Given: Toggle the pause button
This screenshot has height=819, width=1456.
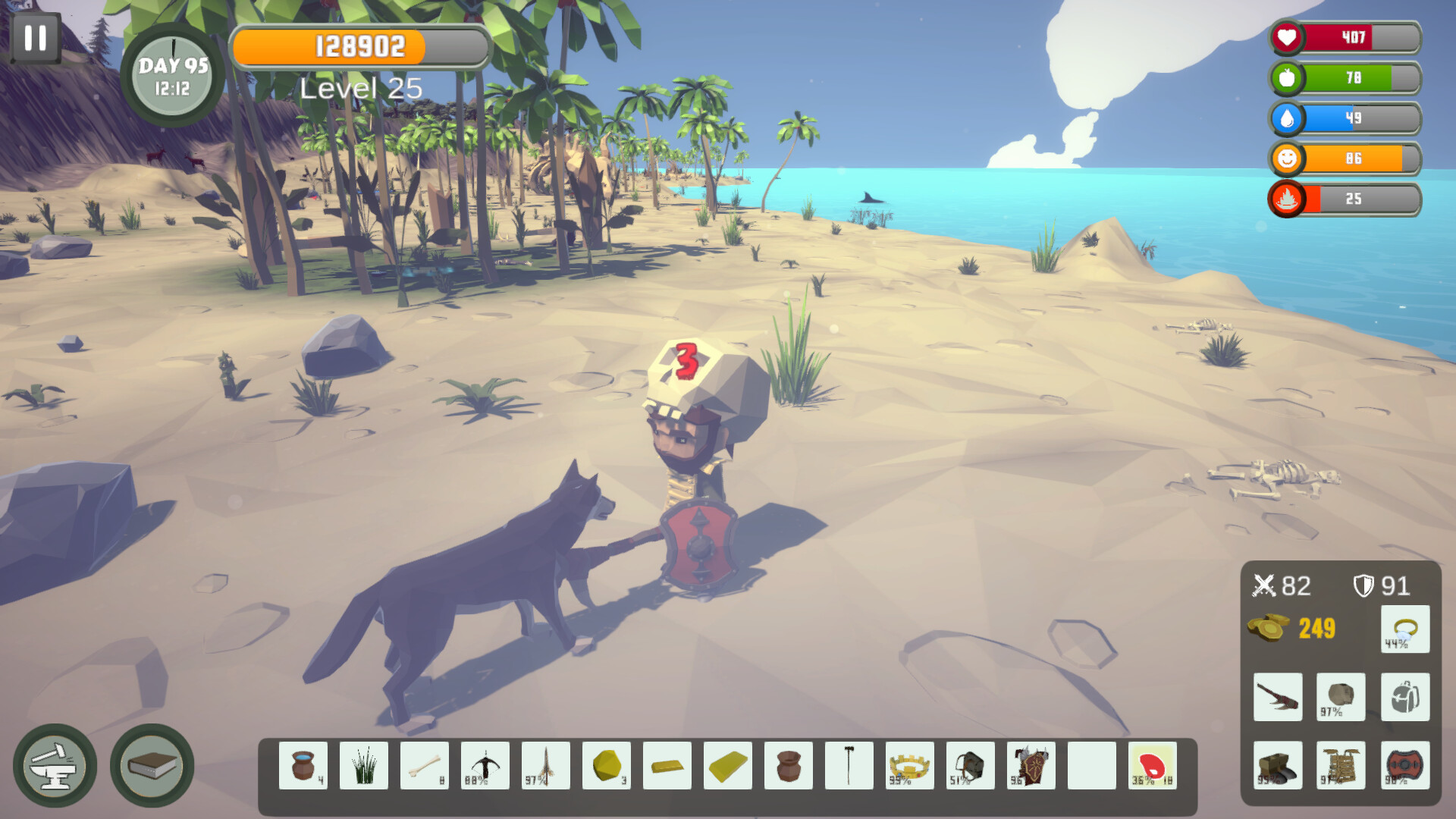Looking at the screenshot, I should [36, 38].
